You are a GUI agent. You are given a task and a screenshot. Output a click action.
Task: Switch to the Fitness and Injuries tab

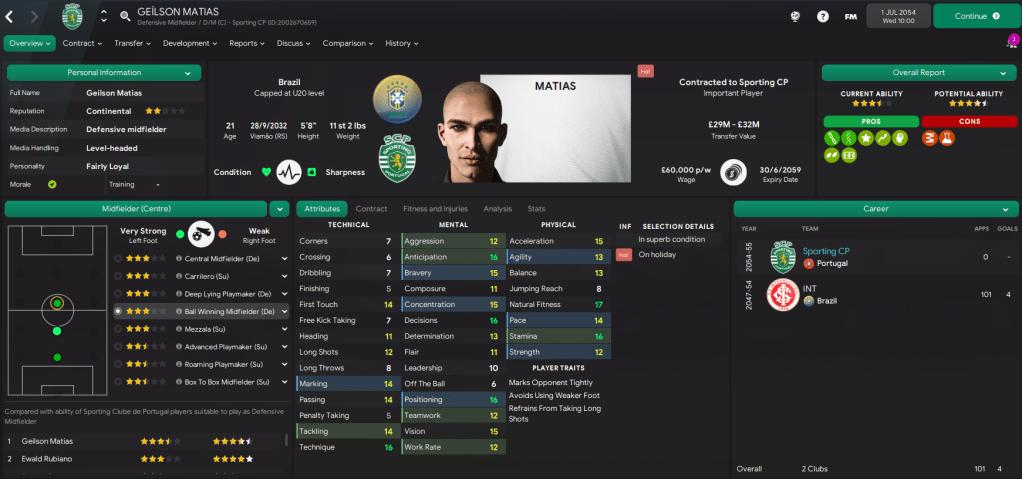click(434, 209)
